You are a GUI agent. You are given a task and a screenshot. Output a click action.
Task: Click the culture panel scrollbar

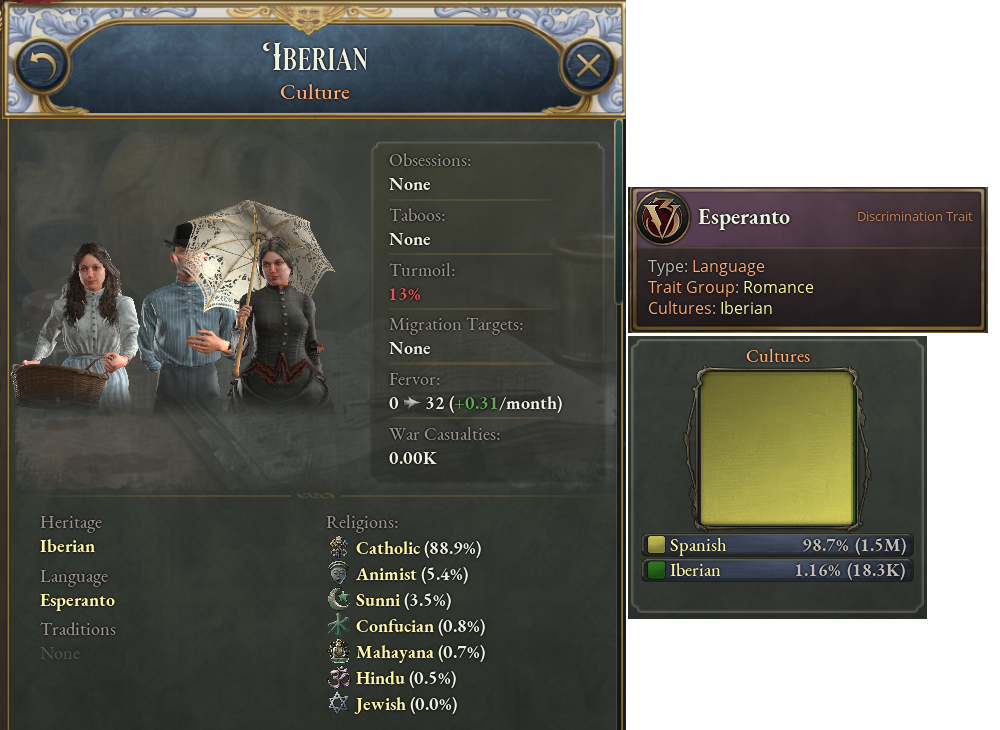618,210
